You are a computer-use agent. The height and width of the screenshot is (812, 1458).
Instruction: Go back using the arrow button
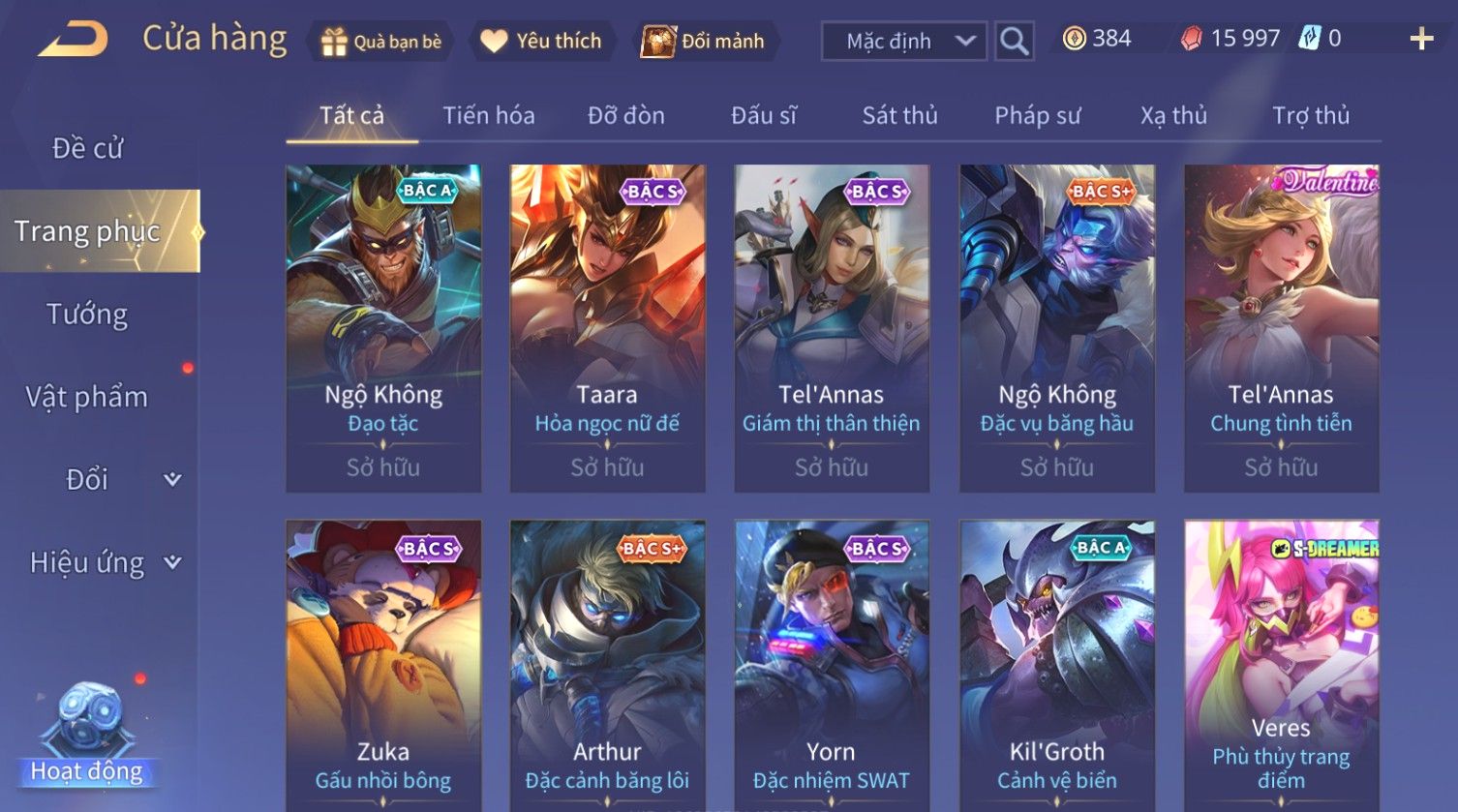tap(74, 40)
